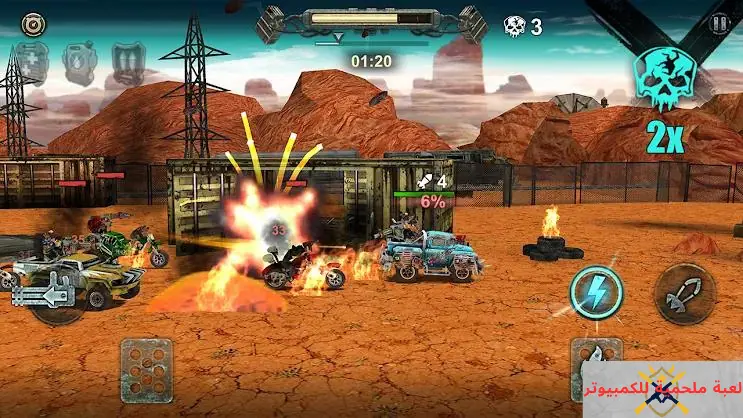The width and height of the screenshot is (743, 418).
Task: Activate the lightning bolt boost
Action: [597, 294]
